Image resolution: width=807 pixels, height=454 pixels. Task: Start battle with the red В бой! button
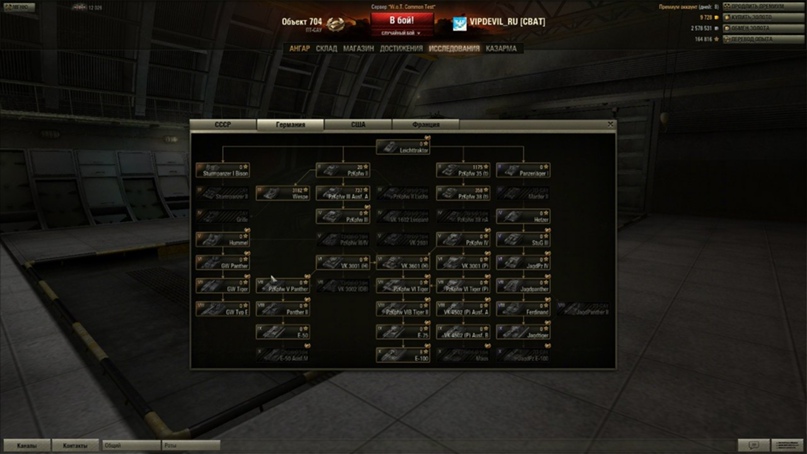[402, 19]
